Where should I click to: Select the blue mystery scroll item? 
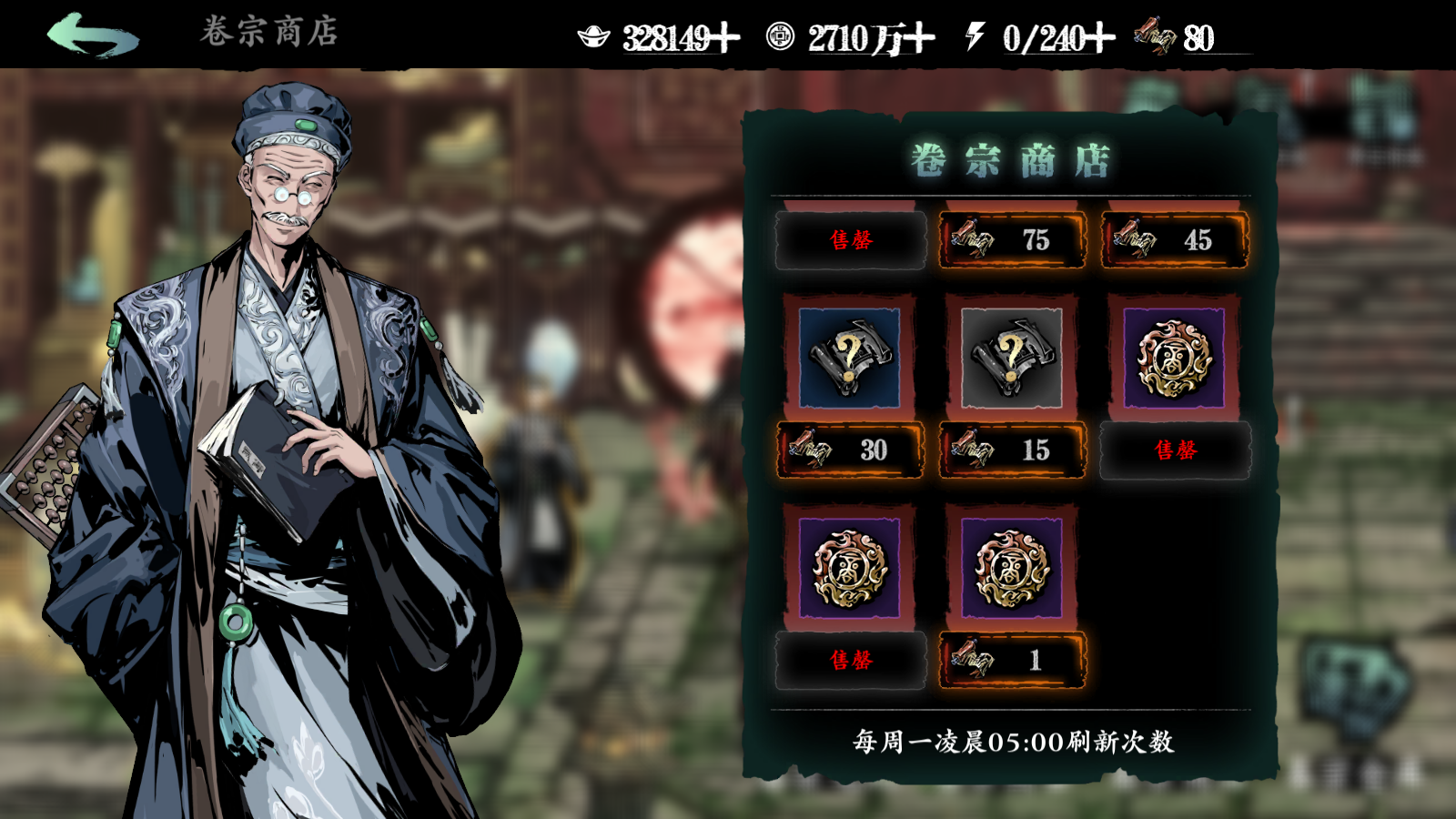[849, 358]
